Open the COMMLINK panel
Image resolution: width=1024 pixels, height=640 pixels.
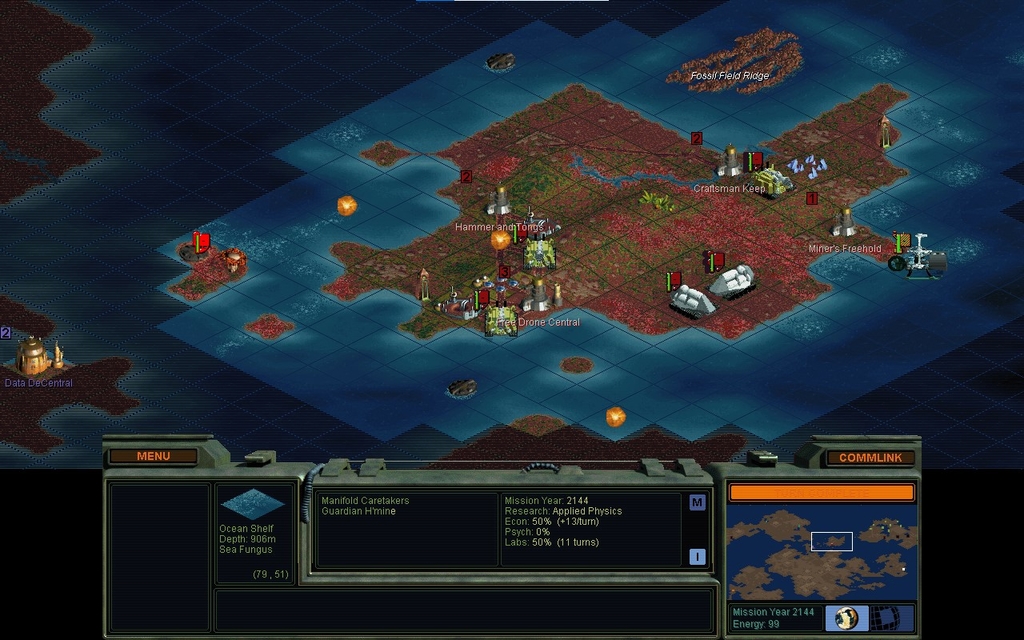(870, 457)
